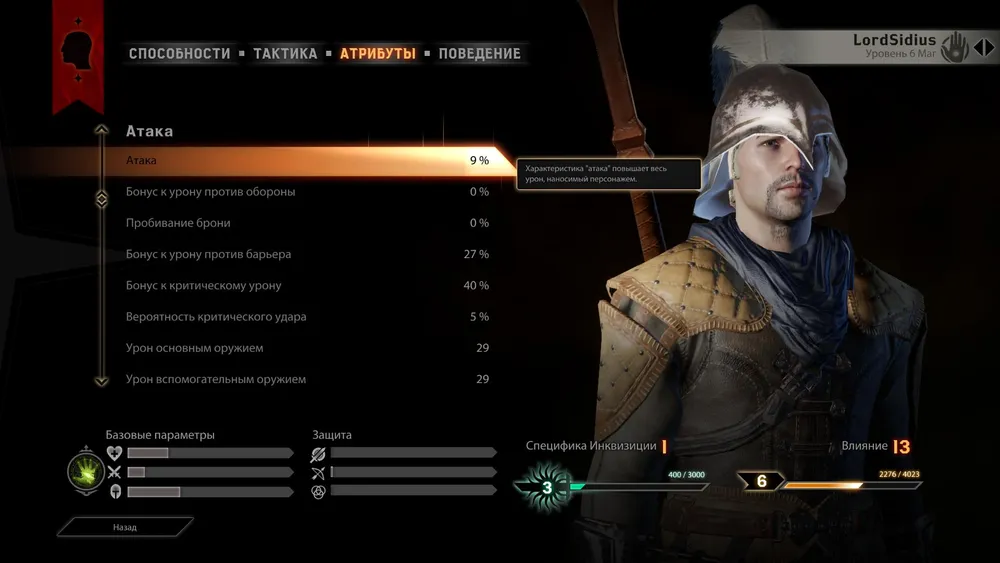Choose the Бонус к урону против обороны row
This screenshot has width=1000, height=563.
(x=300, y=192)
